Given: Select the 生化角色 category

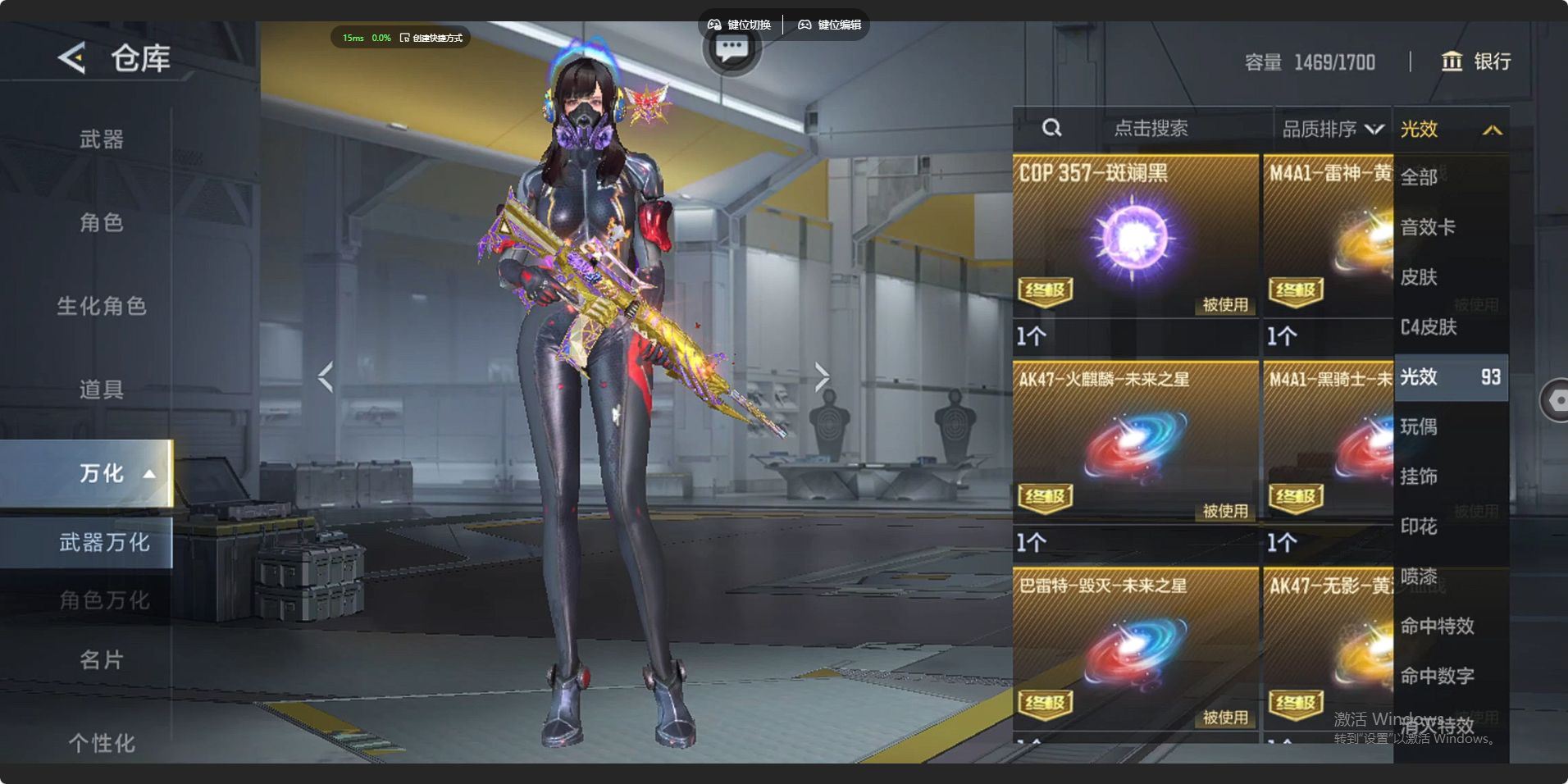Looking at the screenshot, I should 101,307.
